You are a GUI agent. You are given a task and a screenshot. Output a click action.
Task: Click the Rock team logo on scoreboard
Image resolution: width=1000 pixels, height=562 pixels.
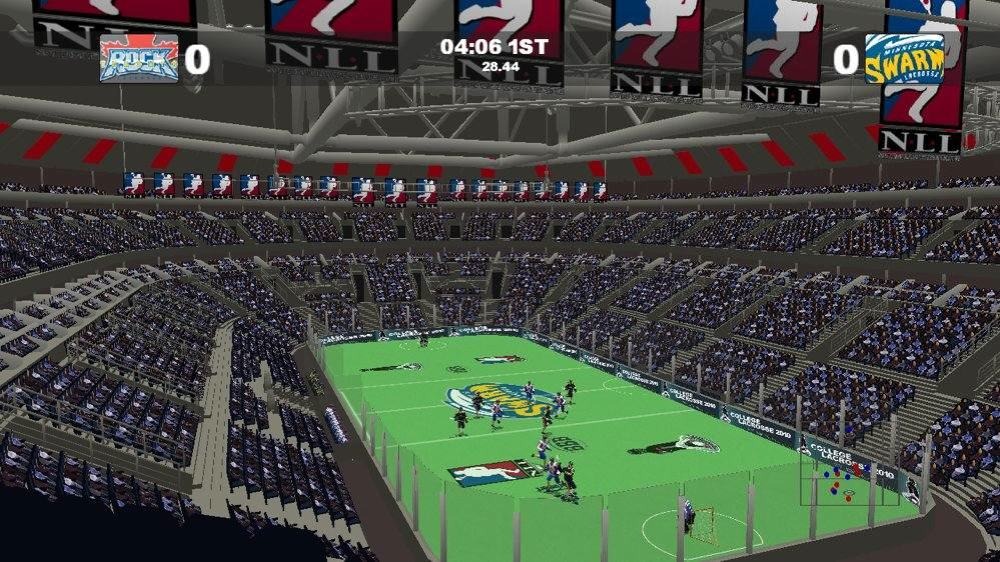(x=139, y=59)
